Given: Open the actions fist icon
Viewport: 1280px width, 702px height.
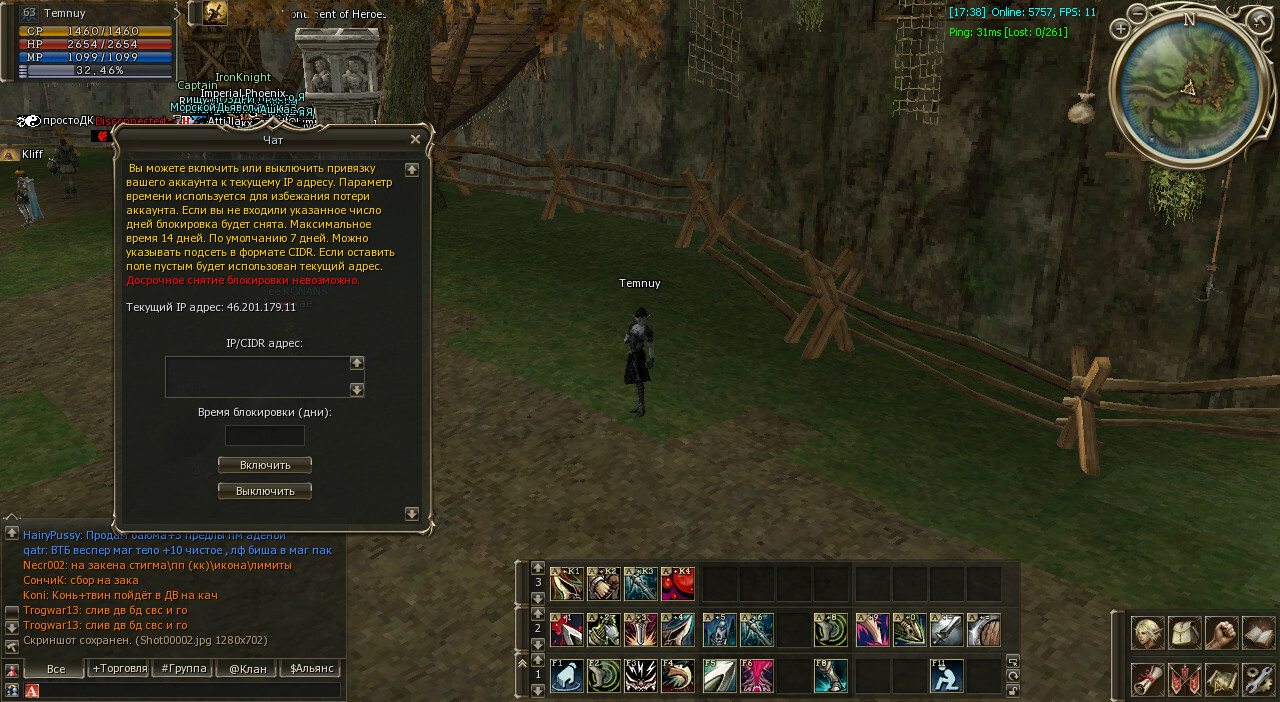Looking at the screenshot, I should click(x=1222, y=633).
